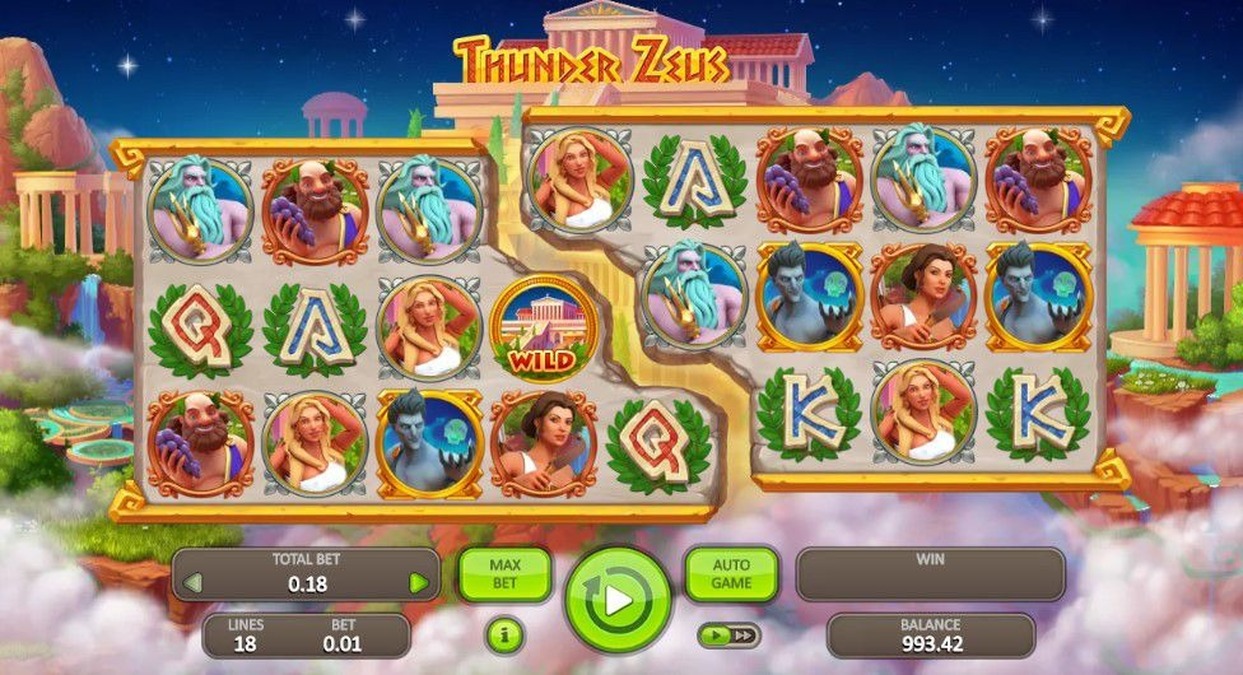The image size is (1243, 675).
Task: Toggle the fast-forward spin speed switch
Action: [729, 635]
